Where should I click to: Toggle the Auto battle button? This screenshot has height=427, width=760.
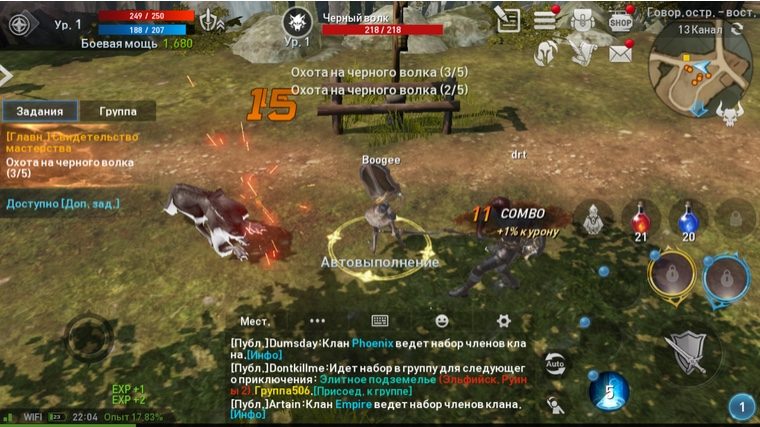(554, 362)
